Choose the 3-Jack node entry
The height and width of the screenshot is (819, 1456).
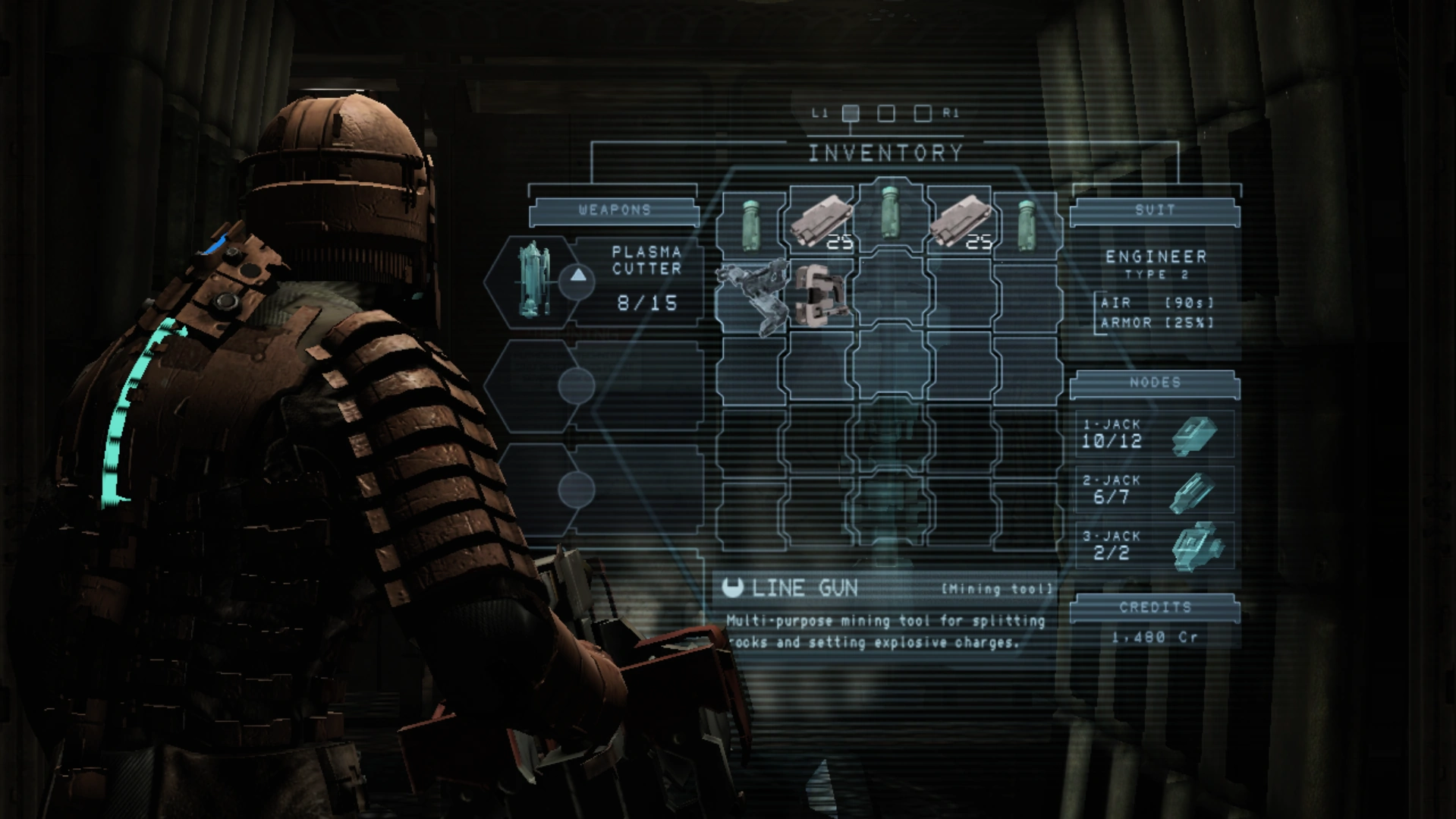[1154, 546]
